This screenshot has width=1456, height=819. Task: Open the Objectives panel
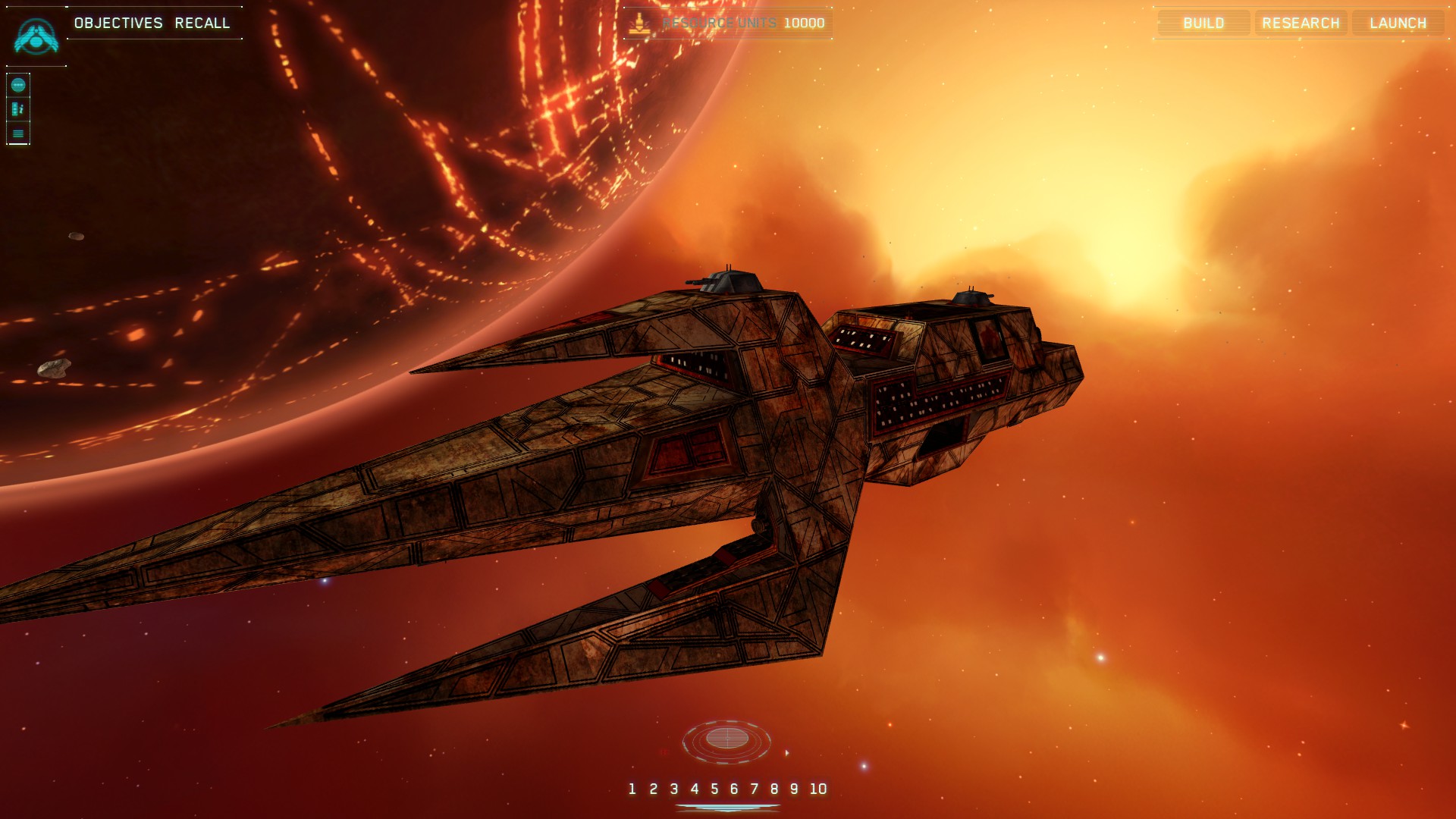[x=118, y=23]
